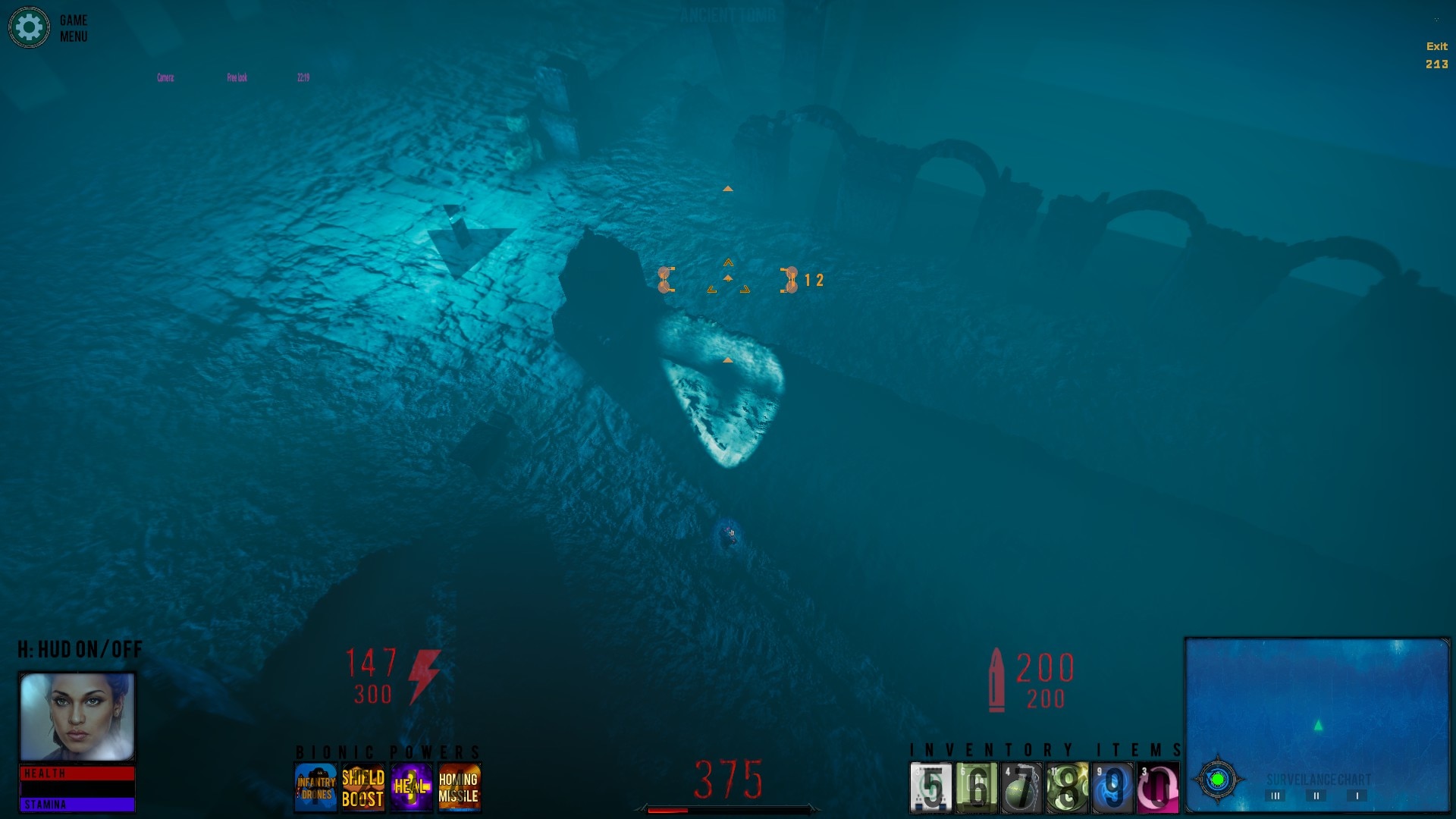Screen dimensions: 1456x819
Task: Choose the green crate item in slot 6
Action: click(977, 788)
